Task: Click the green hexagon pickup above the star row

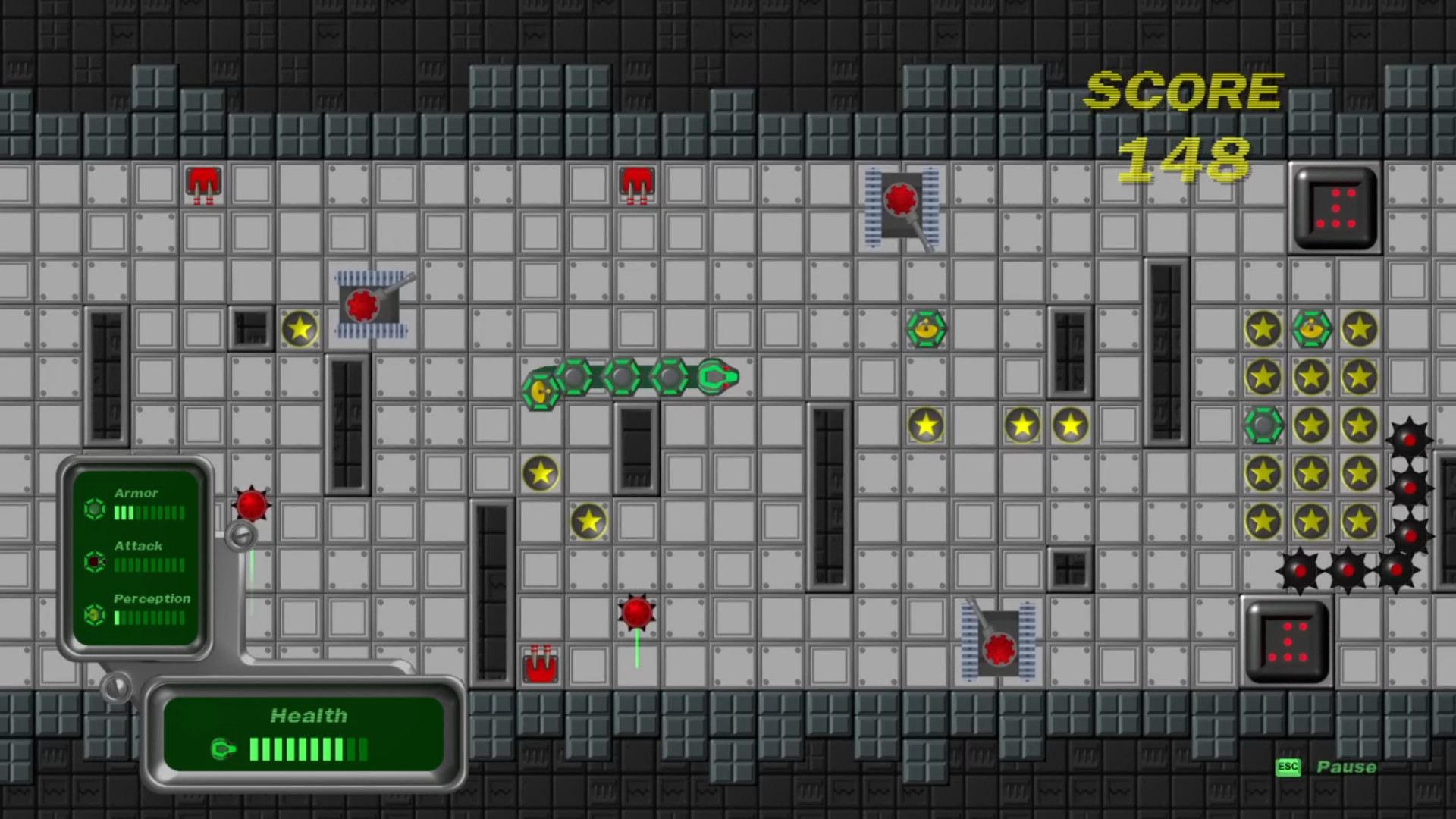Action: point(928,329)
